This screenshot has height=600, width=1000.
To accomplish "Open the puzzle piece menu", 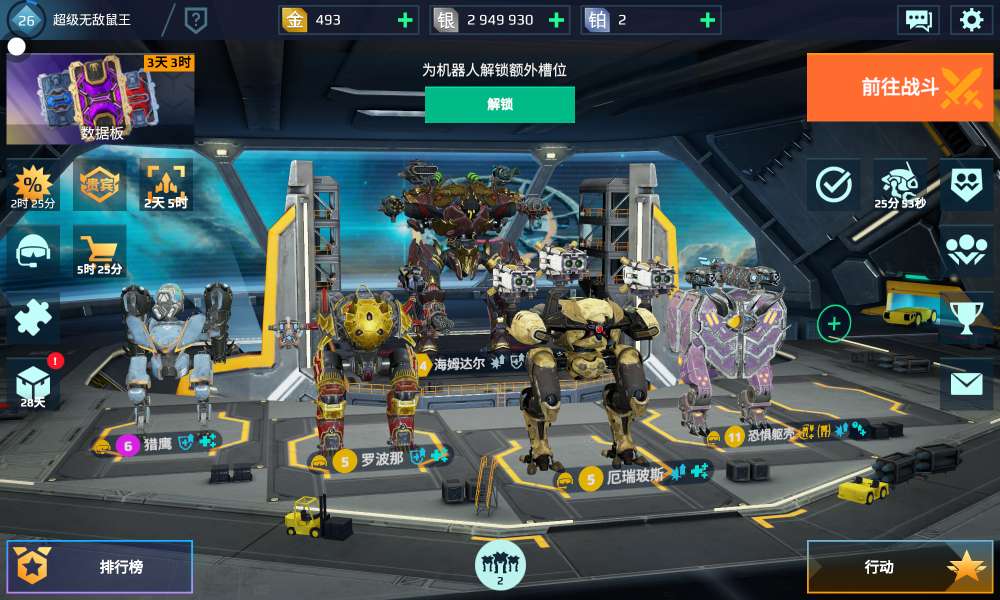I will click(33, 318).
